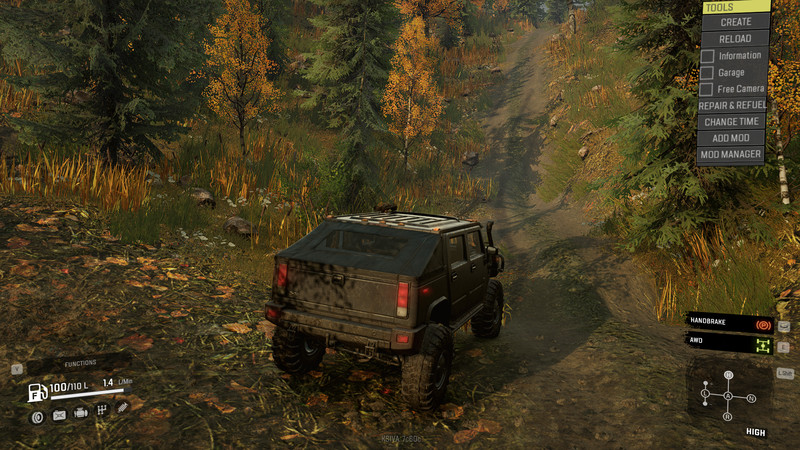The image size is (800, 450).
Task: Open the CHANGE TIME tool
Action: click(732, 122)
